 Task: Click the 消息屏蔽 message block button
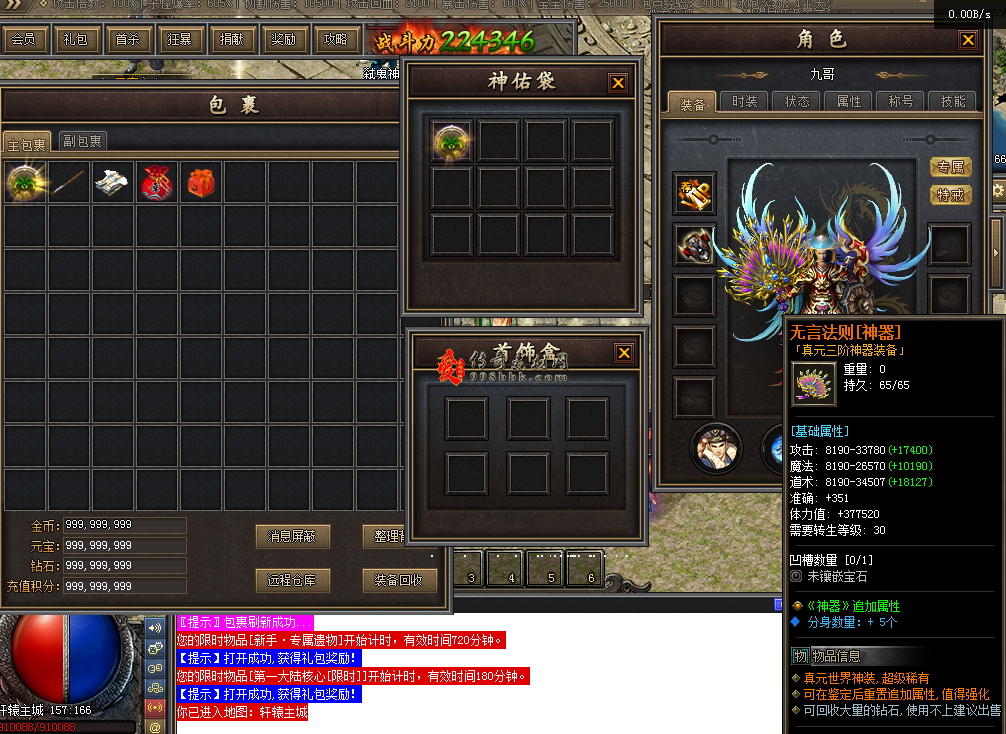point(292,536)
